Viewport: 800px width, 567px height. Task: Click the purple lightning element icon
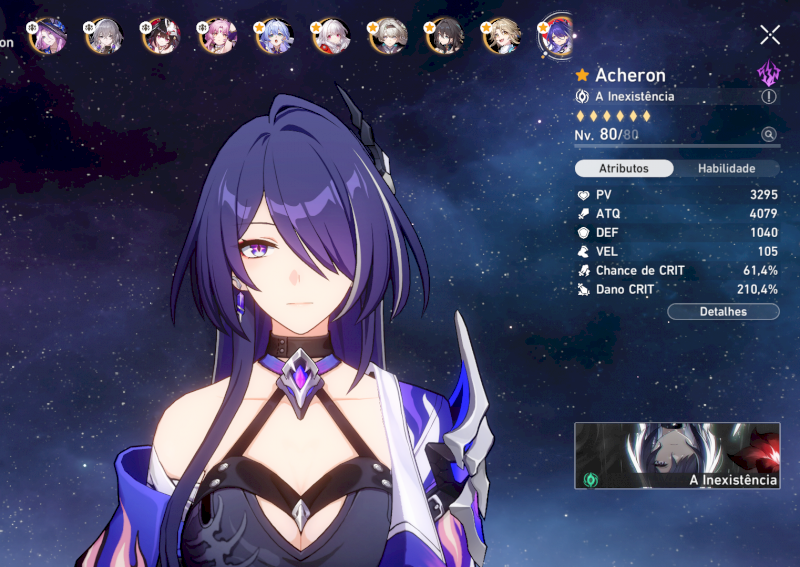pyautogui.click(x=769, y=73)
